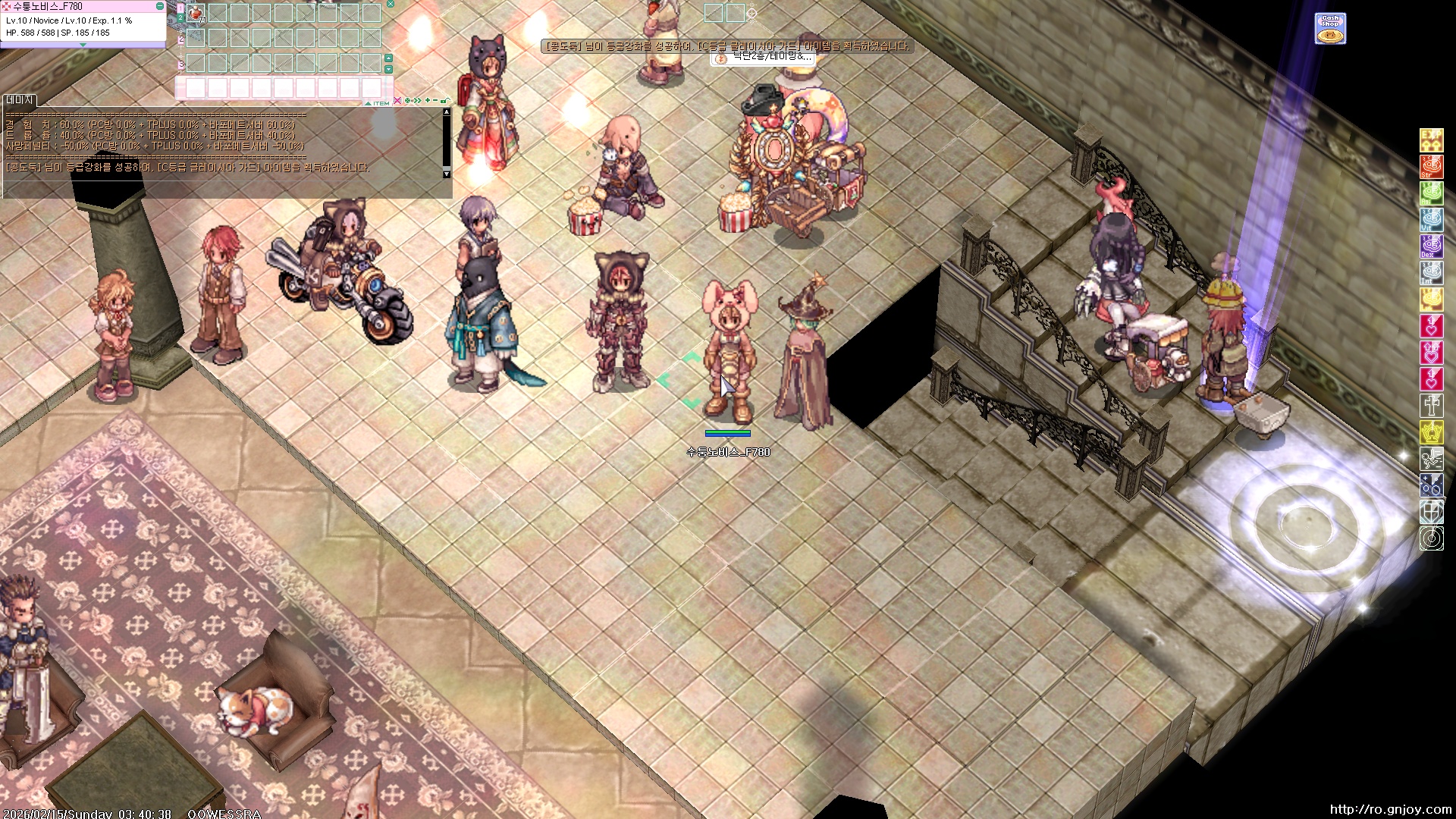Click the hotbar page up arrow
Screen dimensions: 1456x819
tap(388, 58)
